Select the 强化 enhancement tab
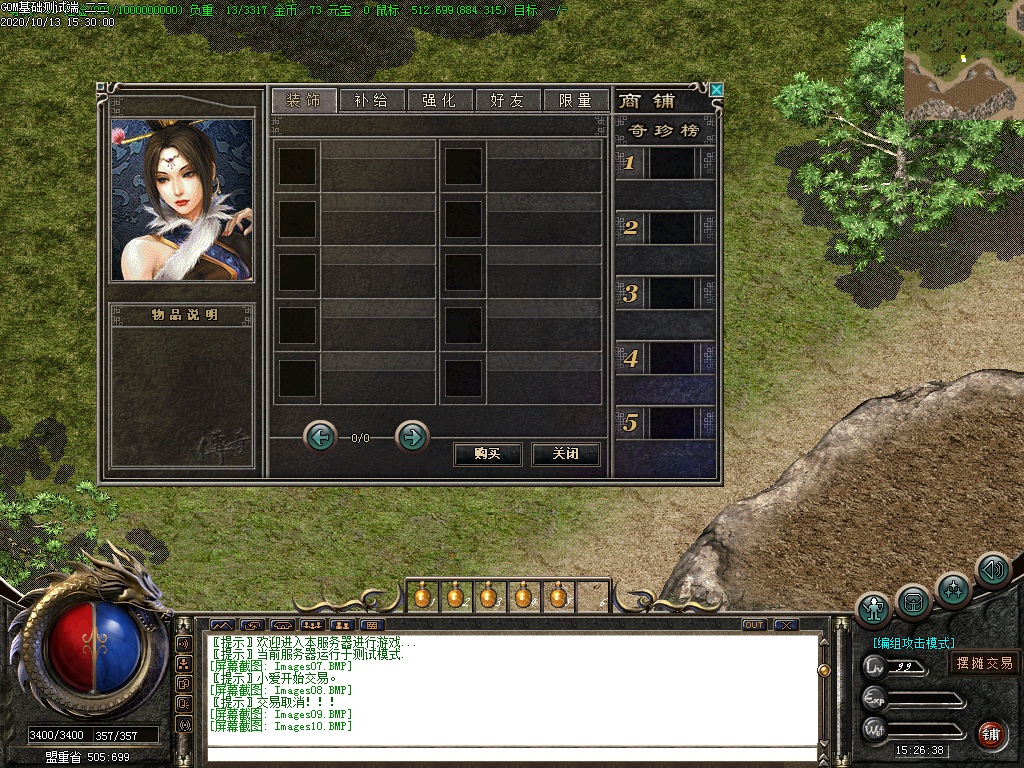Screen dimensions: 1024x768 (x=439, y=100)
